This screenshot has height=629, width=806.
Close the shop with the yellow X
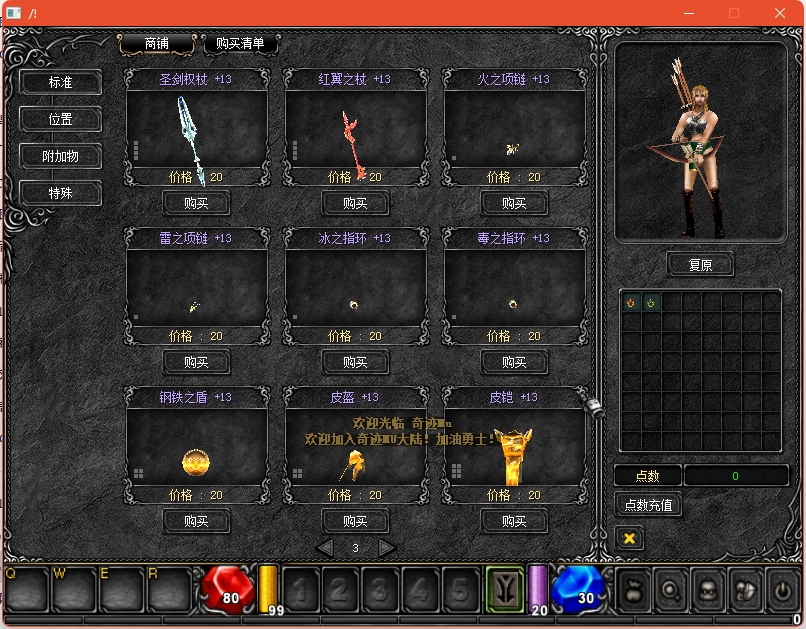coord(630,538)
